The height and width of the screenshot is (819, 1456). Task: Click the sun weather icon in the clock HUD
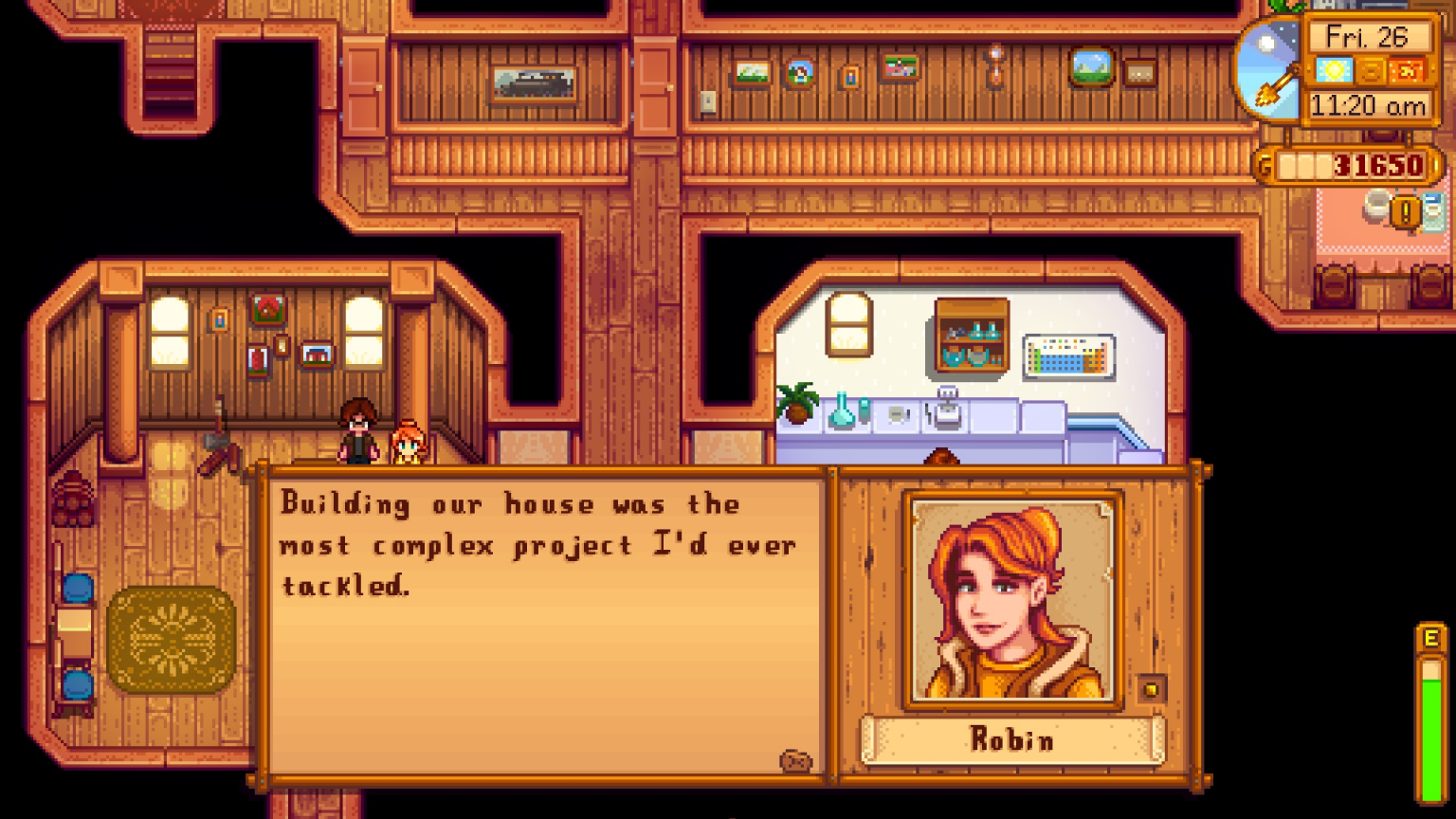click(x=1333, y=69)
